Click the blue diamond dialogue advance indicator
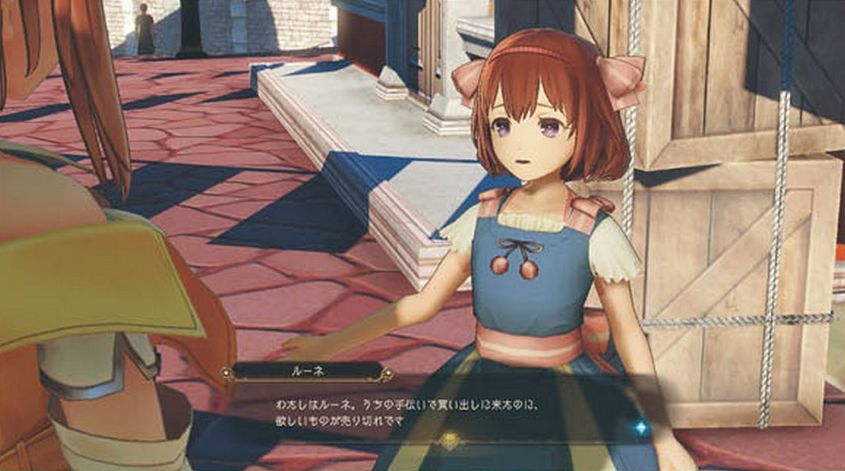845x471 pixels. pyautogui.click(x=642, y=427)
